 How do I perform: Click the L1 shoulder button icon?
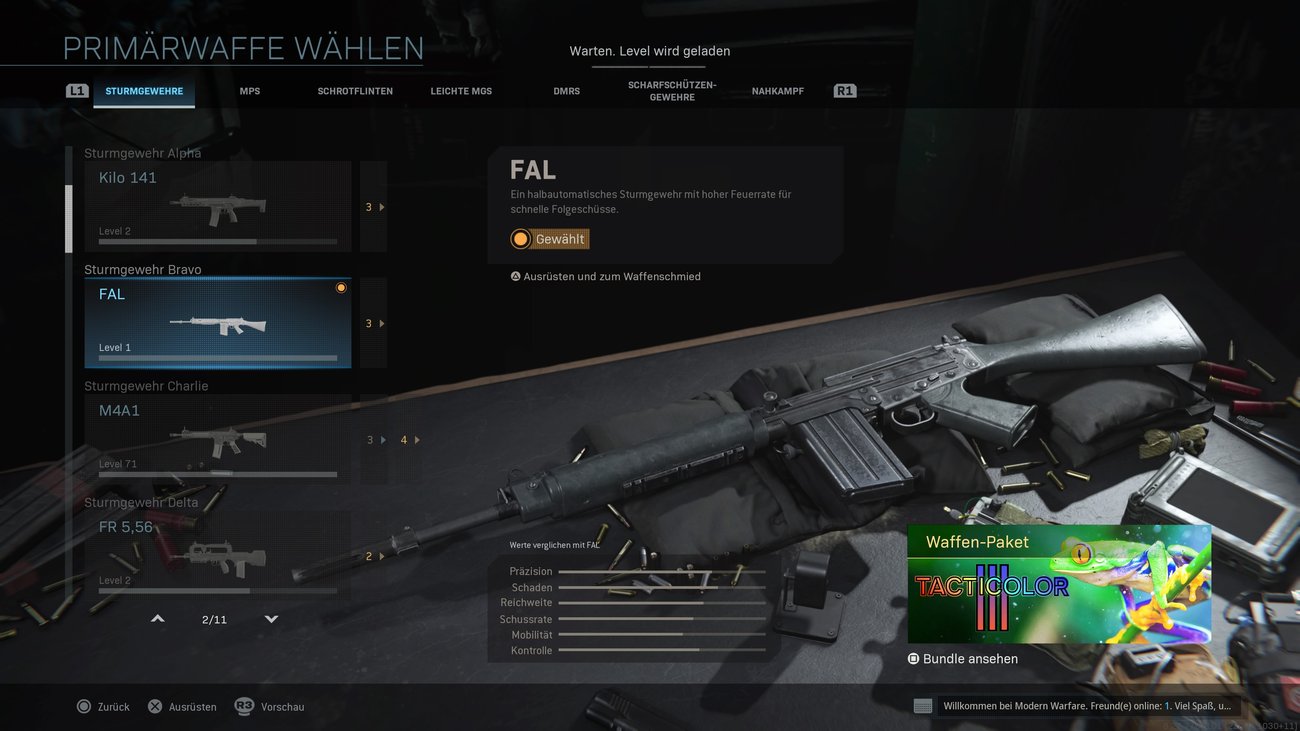(77, 89)
